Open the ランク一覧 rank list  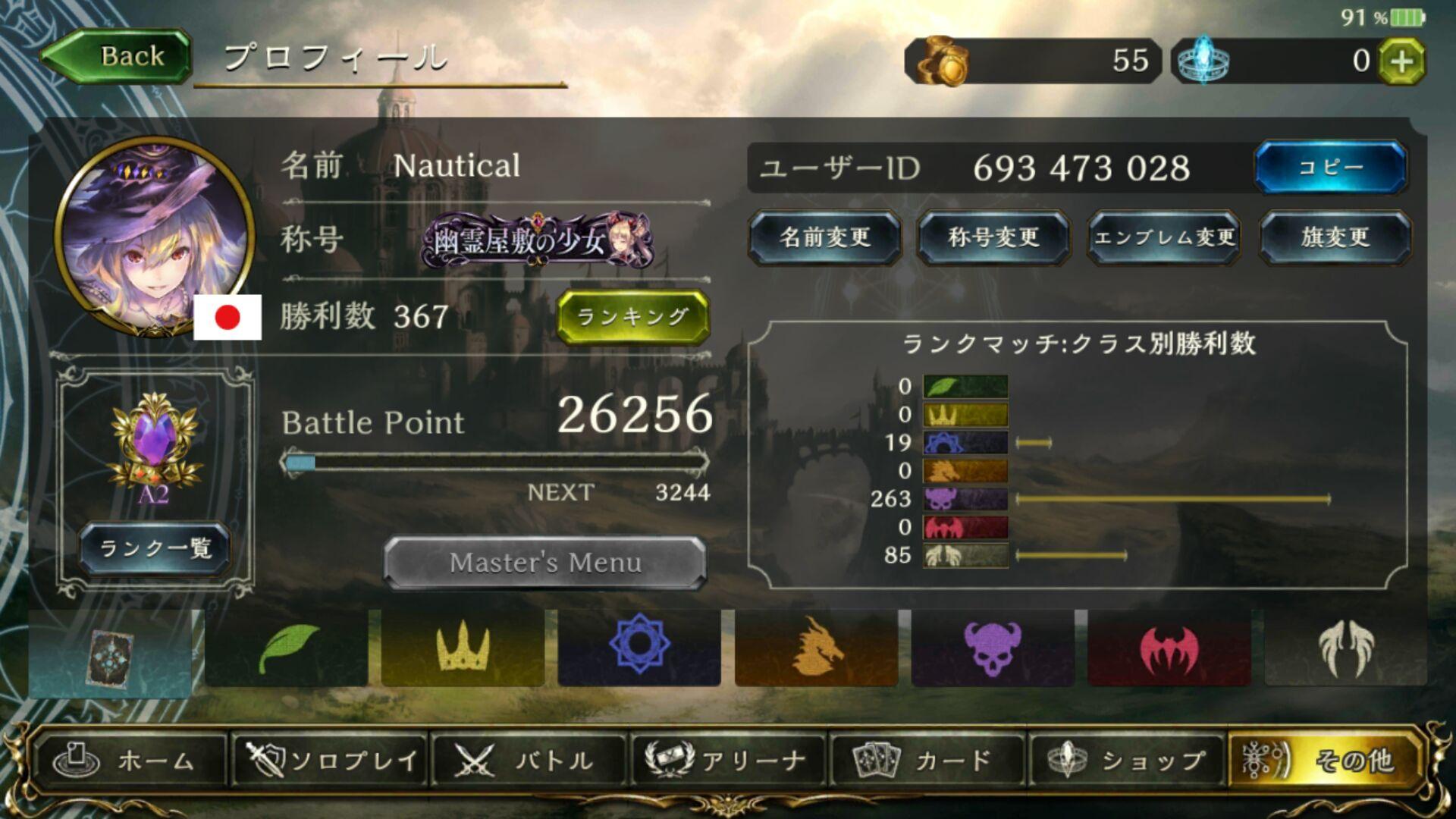coord(155,548)
